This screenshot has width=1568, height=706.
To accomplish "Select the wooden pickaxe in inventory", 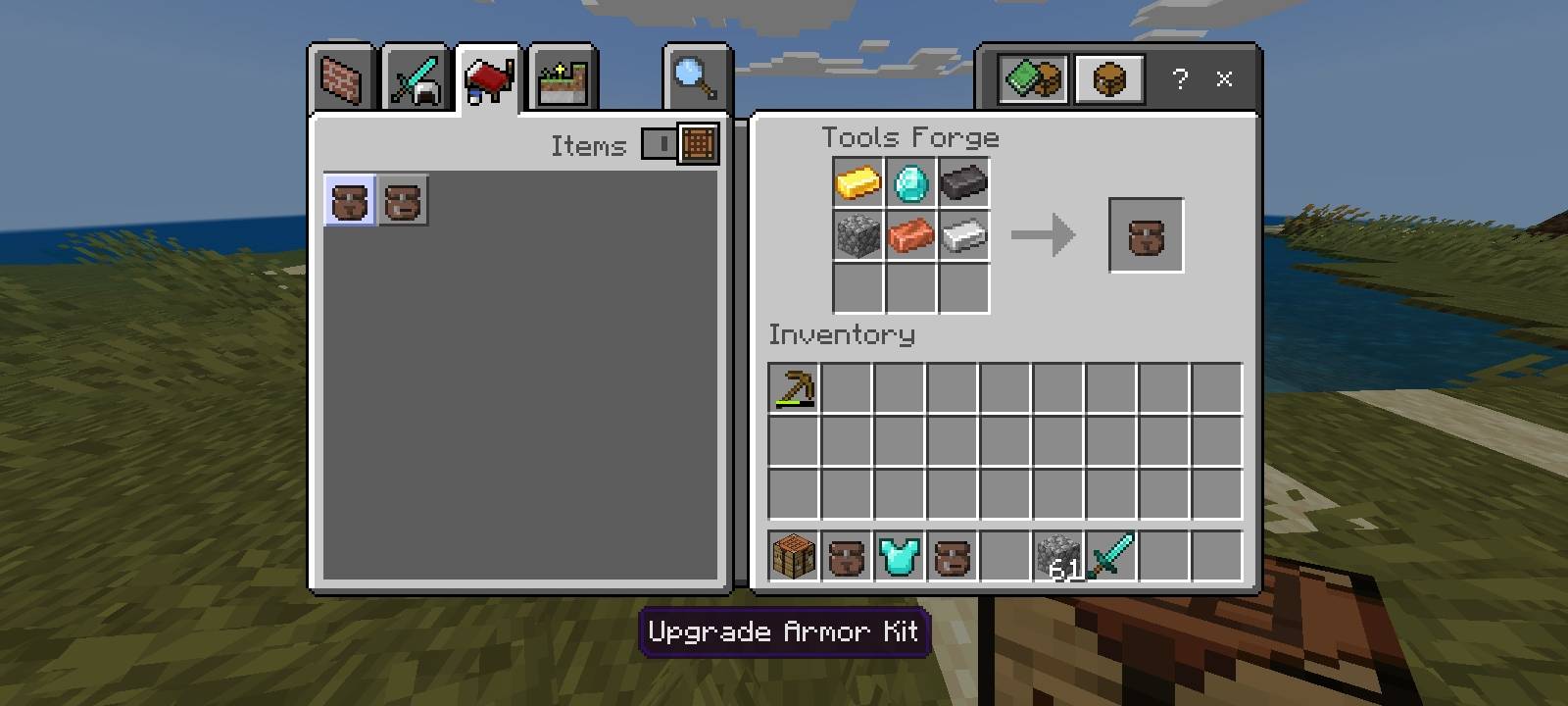I will tap(794, 388).
